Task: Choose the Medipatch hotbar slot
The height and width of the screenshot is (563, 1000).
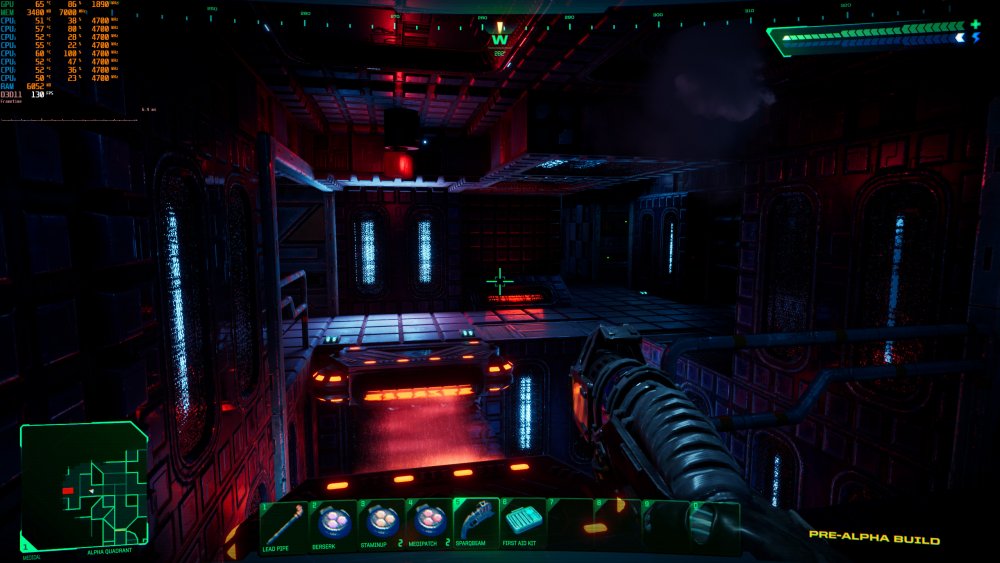Action: (x=429, y=526)
